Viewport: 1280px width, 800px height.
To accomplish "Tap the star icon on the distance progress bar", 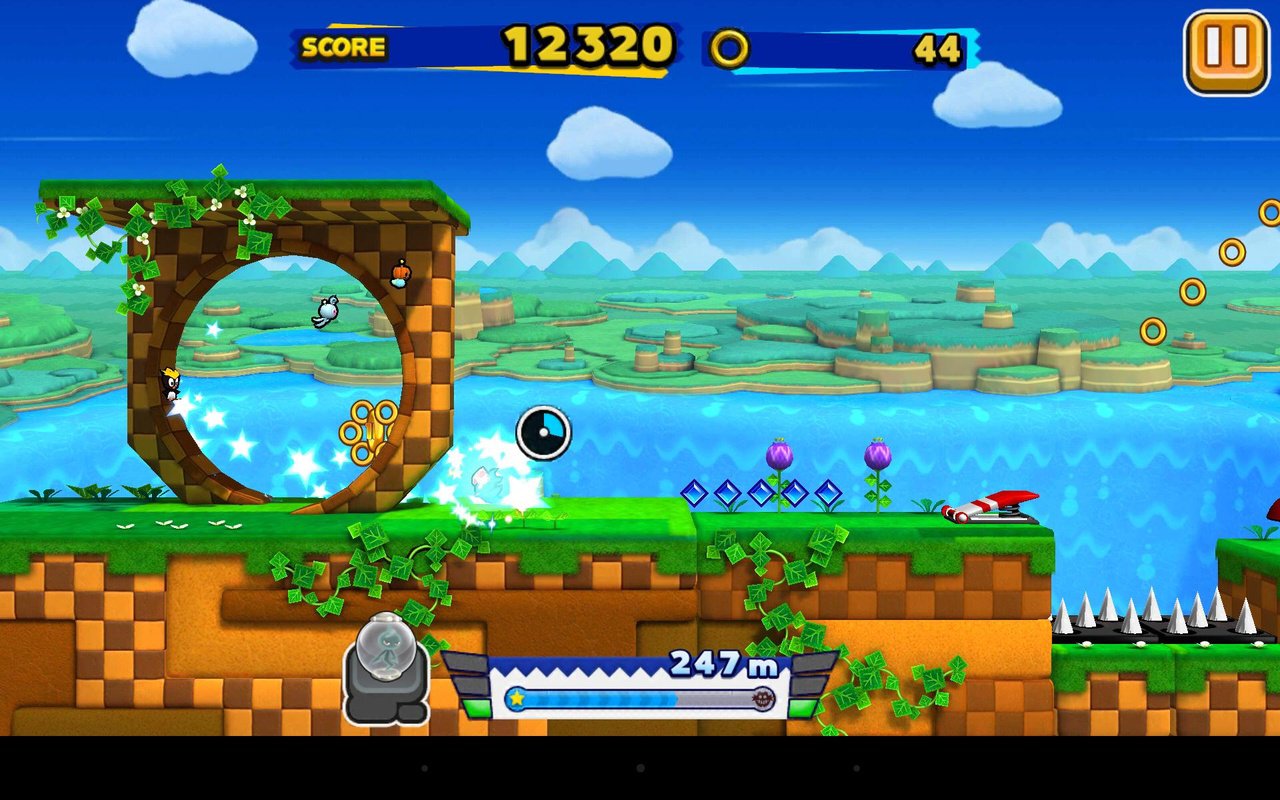I will pos(516,700).
